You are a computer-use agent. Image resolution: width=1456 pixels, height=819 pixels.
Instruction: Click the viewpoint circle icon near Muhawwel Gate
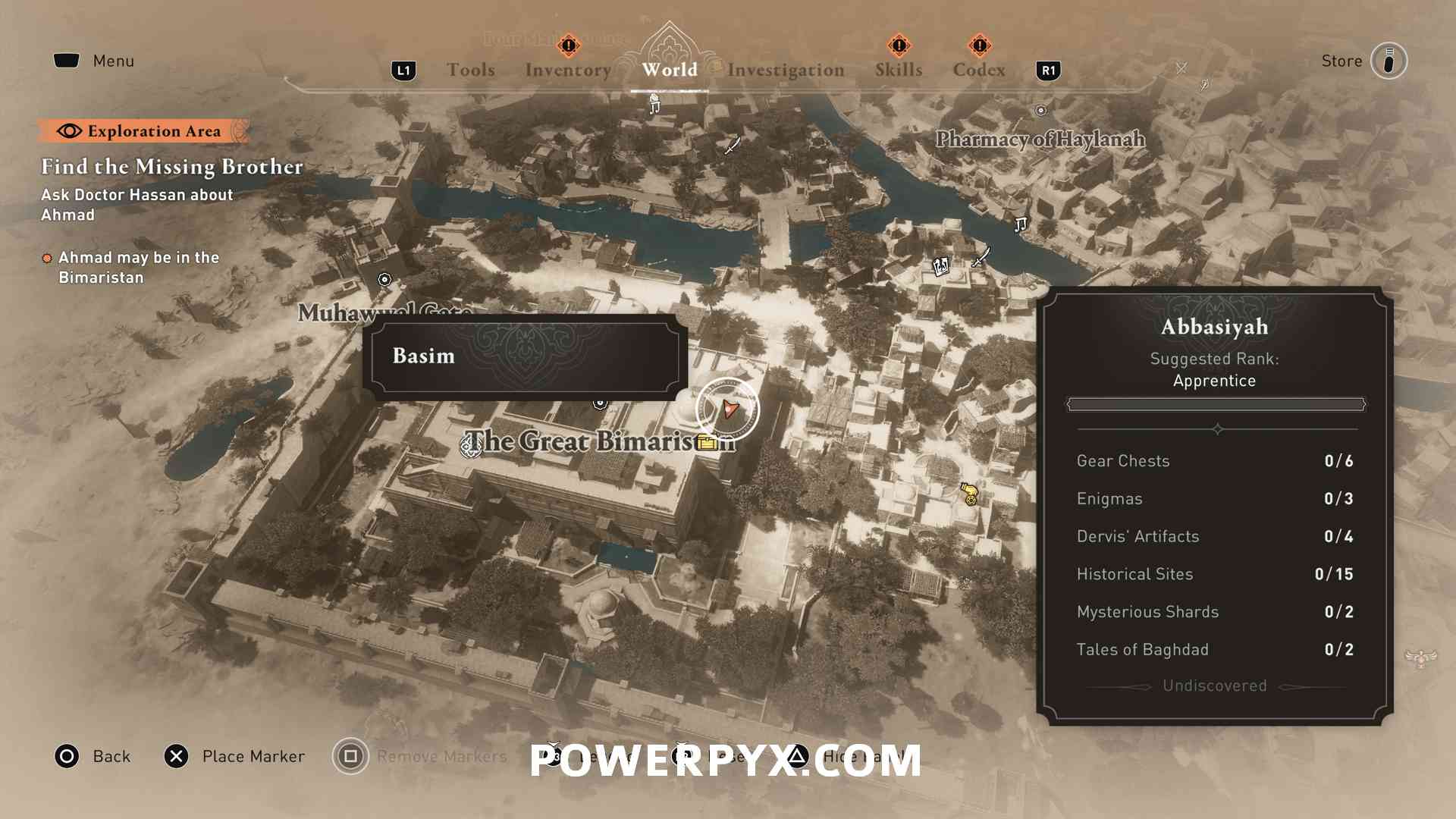point(384,280)
